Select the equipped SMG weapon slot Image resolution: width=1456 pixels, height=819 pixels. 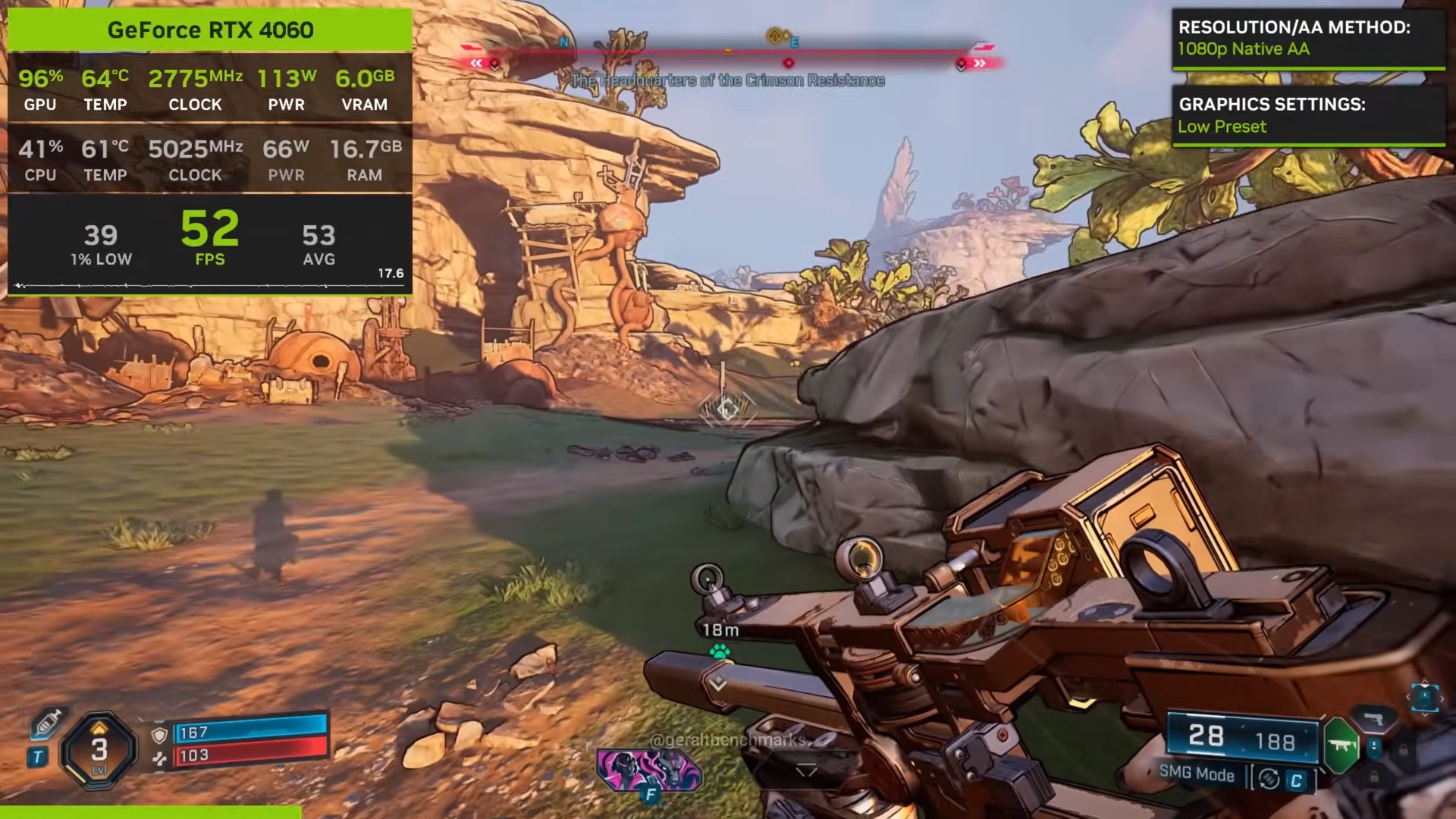(x=1341, y=745)
